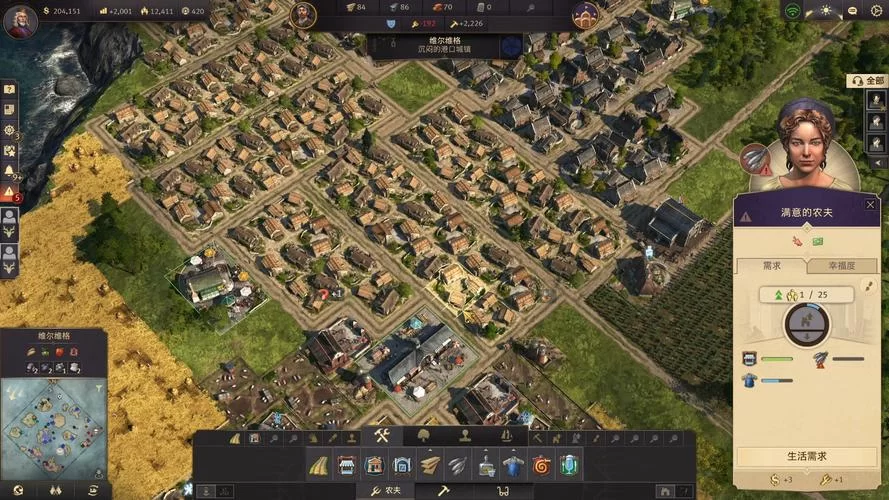
Task: Click the 生活需求 button
Action: [x=806, y=456]
